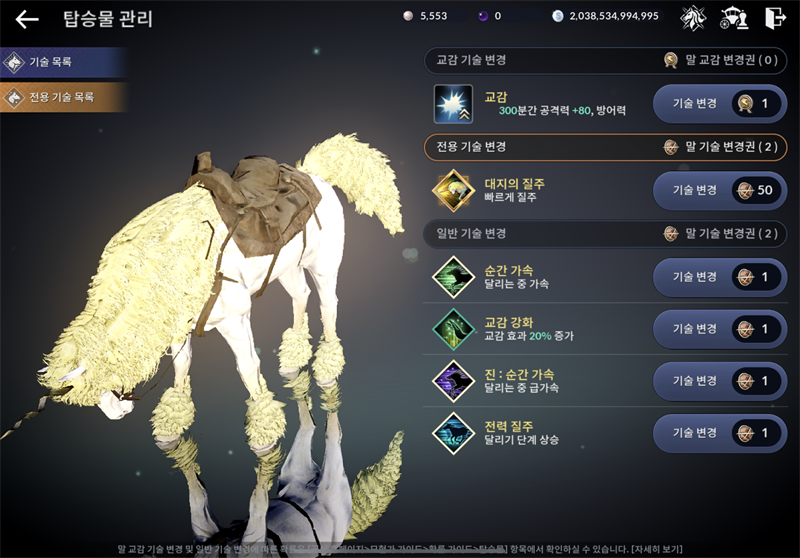Open the wagon icon in top bar
The height and width of the screenshot is (558, 800).
coord(734,17)
